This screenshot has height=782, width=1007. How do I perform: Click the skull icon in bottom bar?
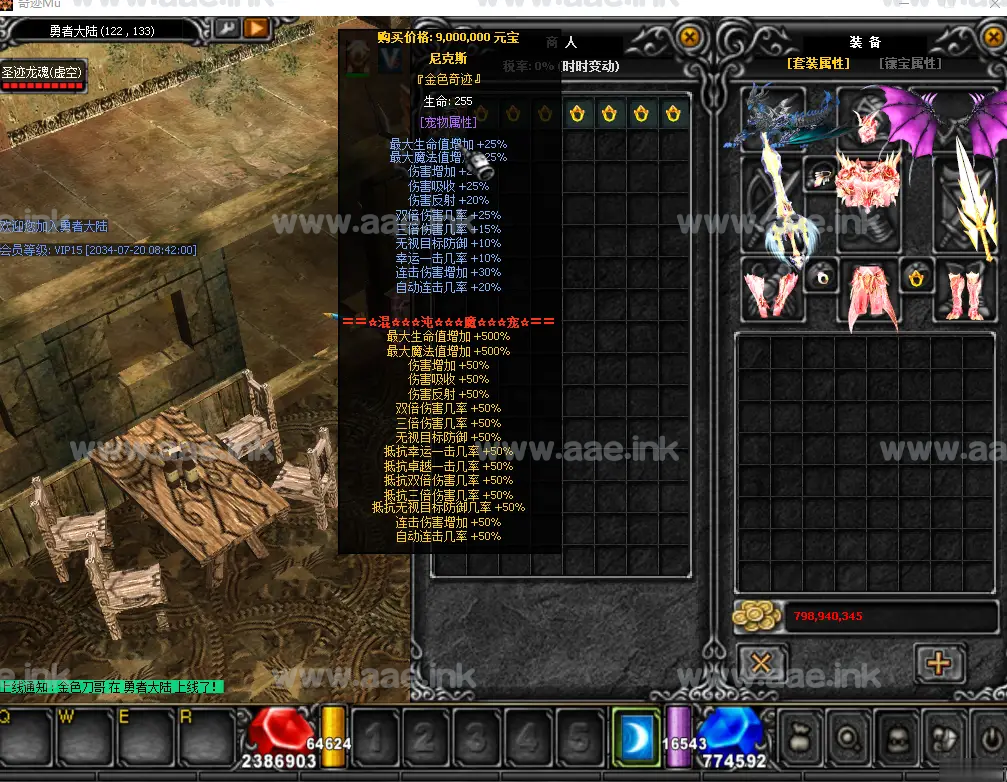896,739
